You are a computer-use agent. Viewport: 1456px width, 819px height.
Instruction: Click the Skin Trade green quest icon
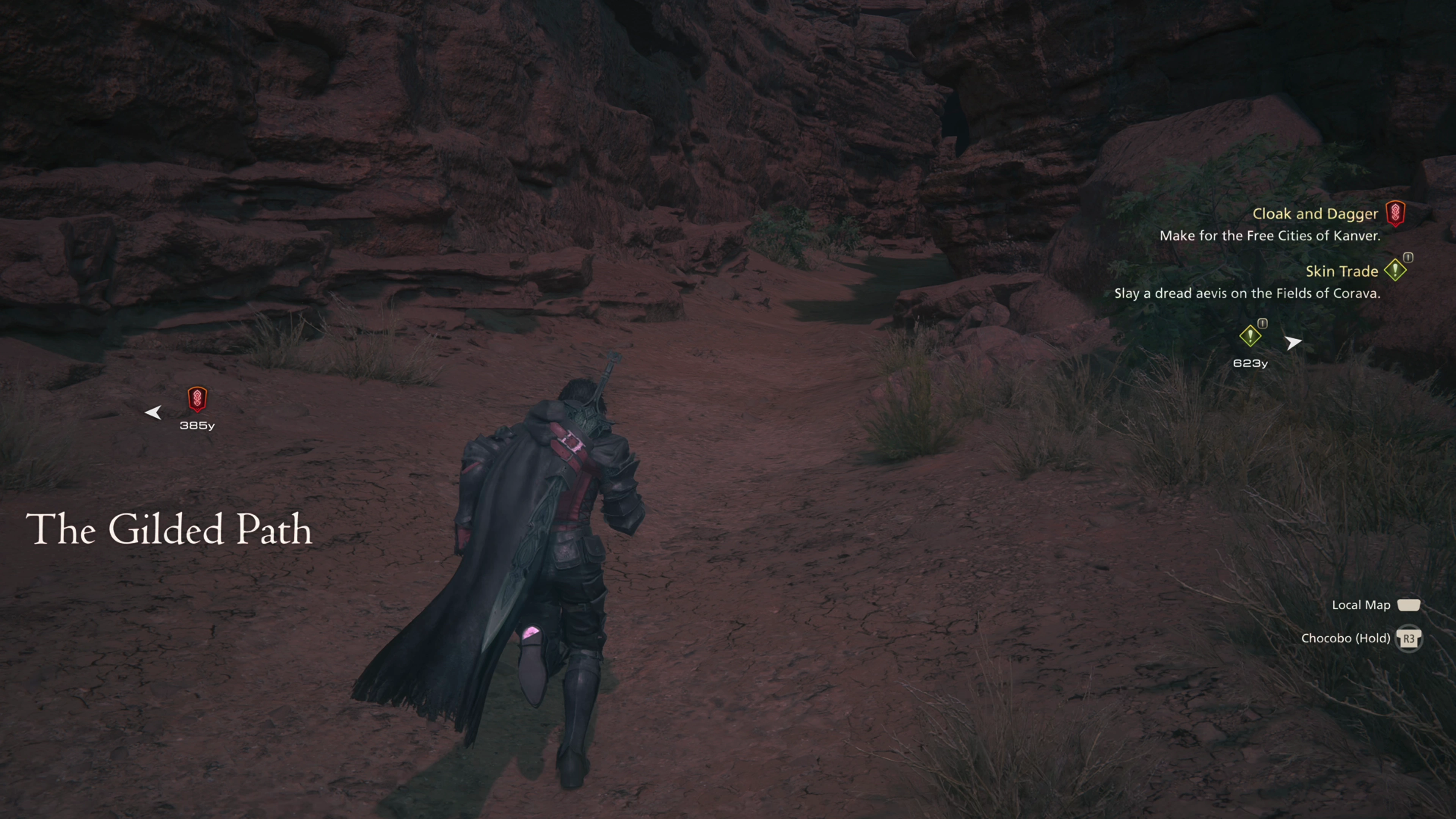1395,270
